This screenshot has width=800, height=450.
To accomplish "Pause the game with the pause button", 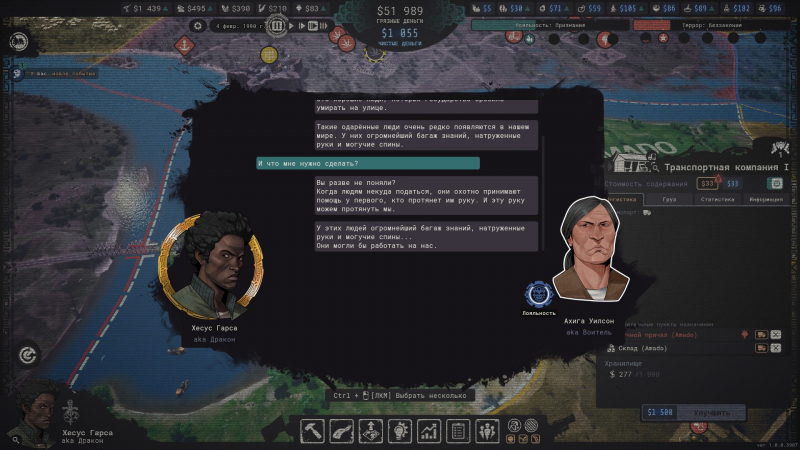I will [x=278, y=25].
